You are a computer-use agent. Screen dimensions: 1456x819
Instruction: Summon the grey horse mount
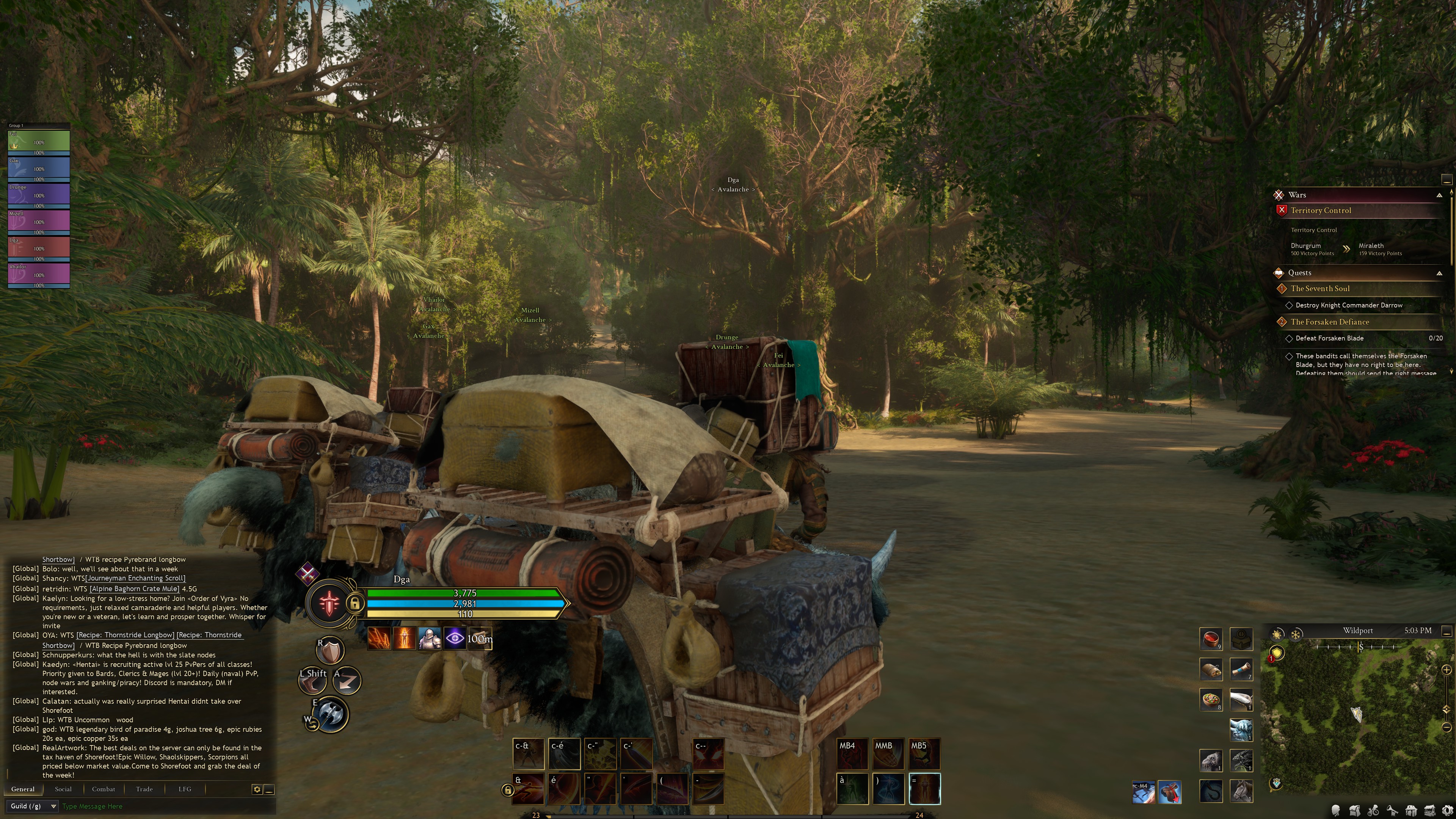pyautogui.click(x=1241, y=791)
